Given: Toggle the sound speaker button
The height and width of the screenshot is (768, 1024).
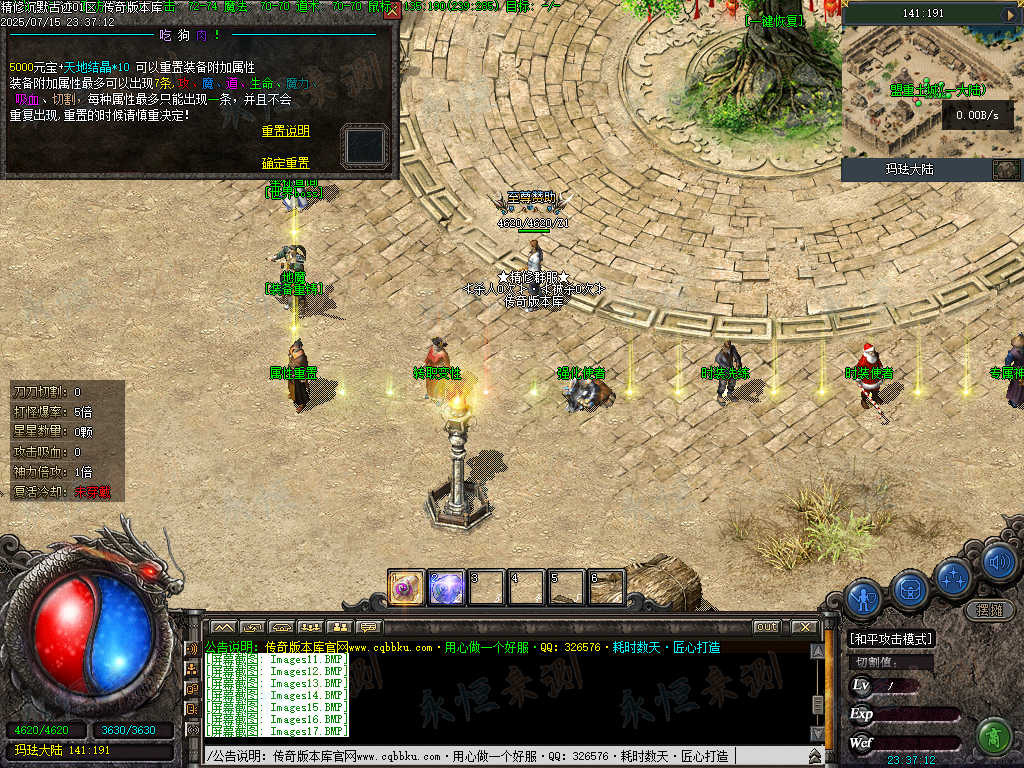Looking at the screenshot, I should tap(998, 562).
